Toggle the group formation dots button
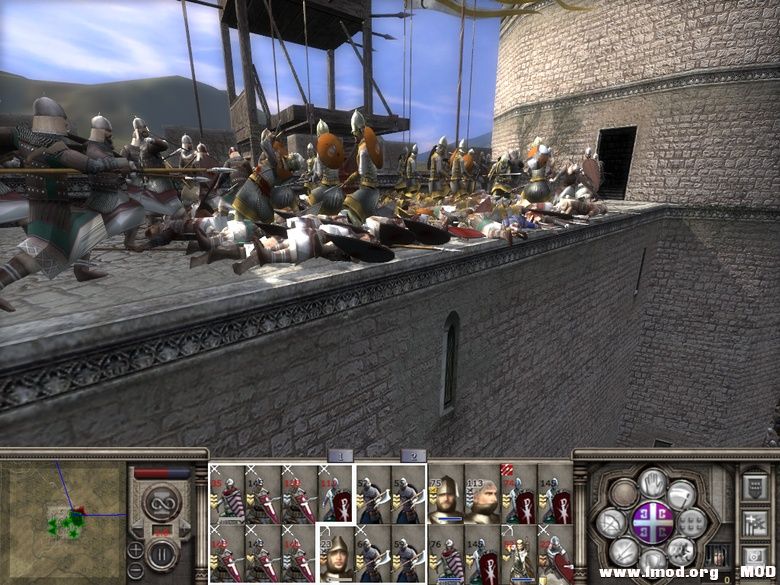780x585 pixels. coord(690,521)
